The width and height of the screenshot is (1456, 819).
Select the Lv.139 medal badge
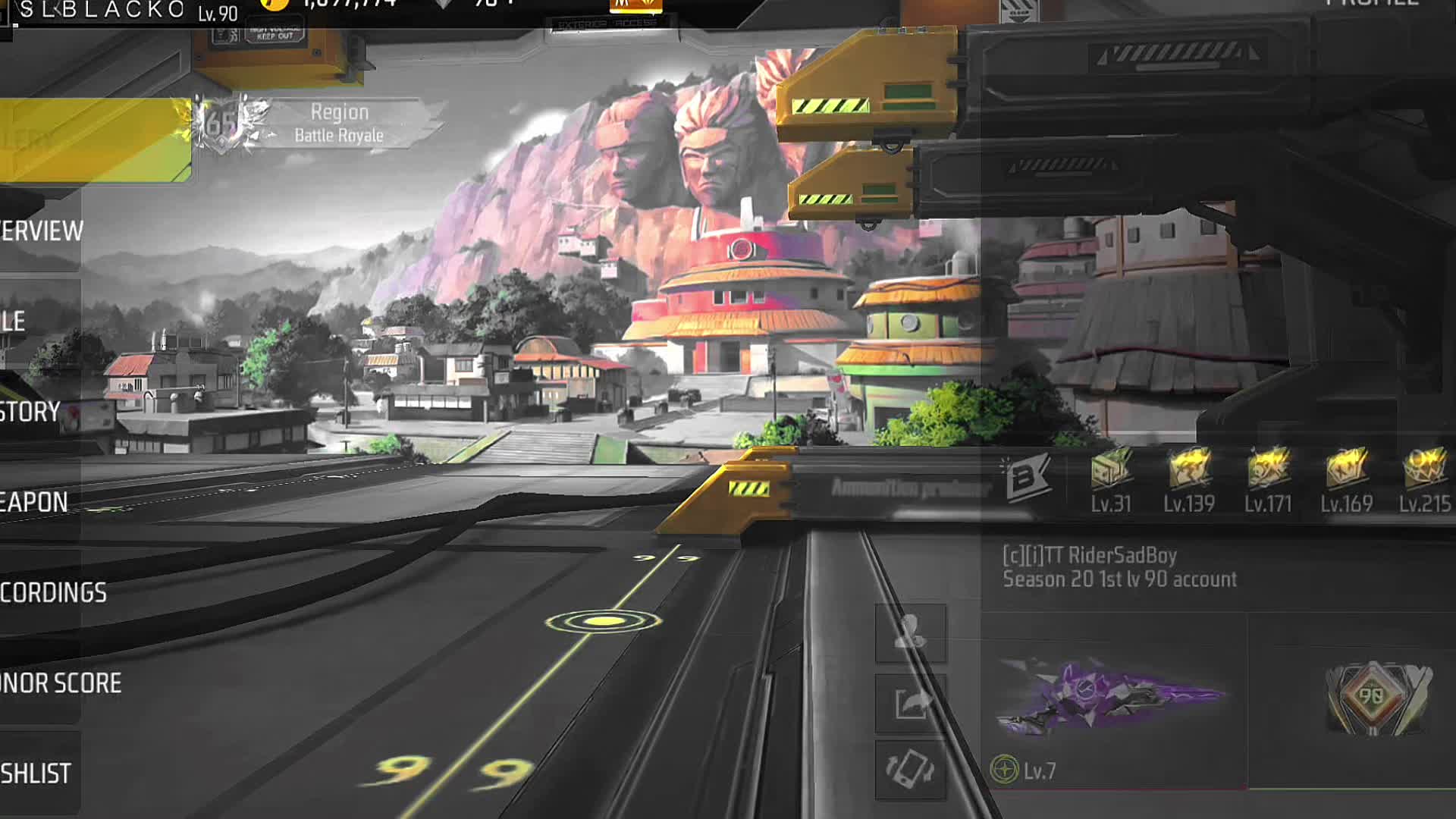[1189, 479]
